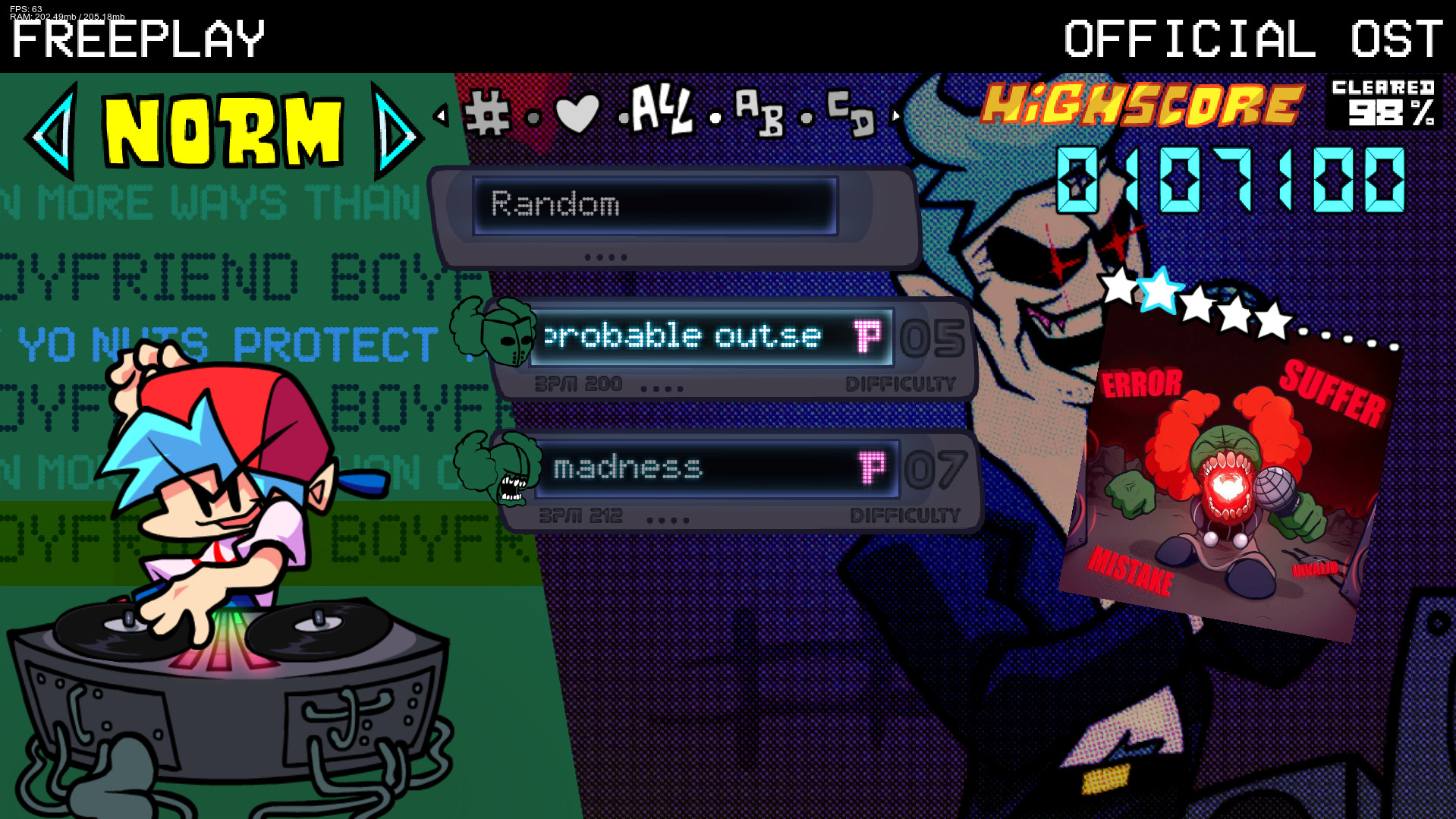The width and height of the screenshot is (1456, 819).
Task: Click the left arrow beside filter row
Action: coord(440,115)
